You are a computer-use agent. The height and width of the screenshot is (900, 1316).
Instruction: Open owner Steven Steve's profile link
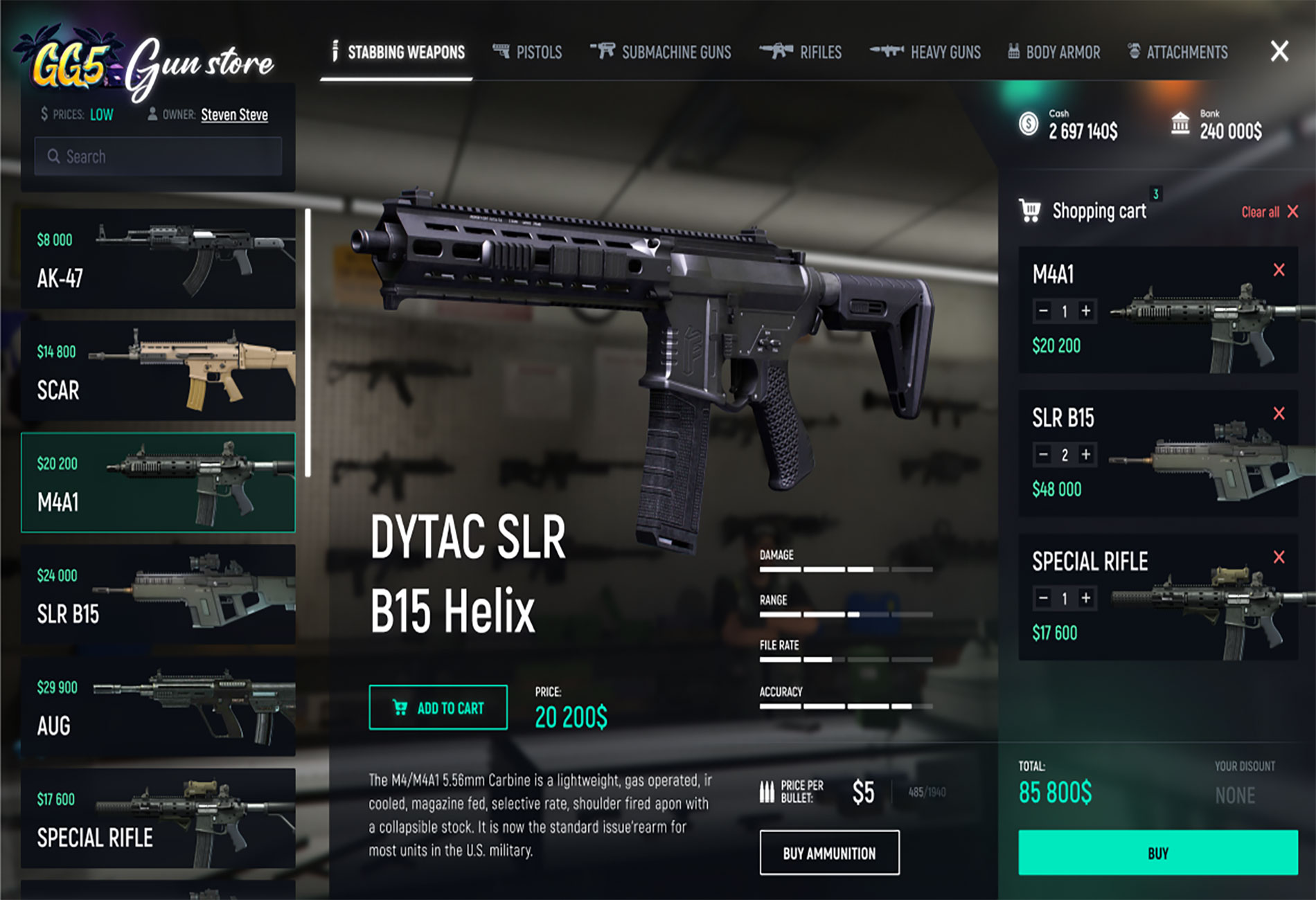(234, 115)
